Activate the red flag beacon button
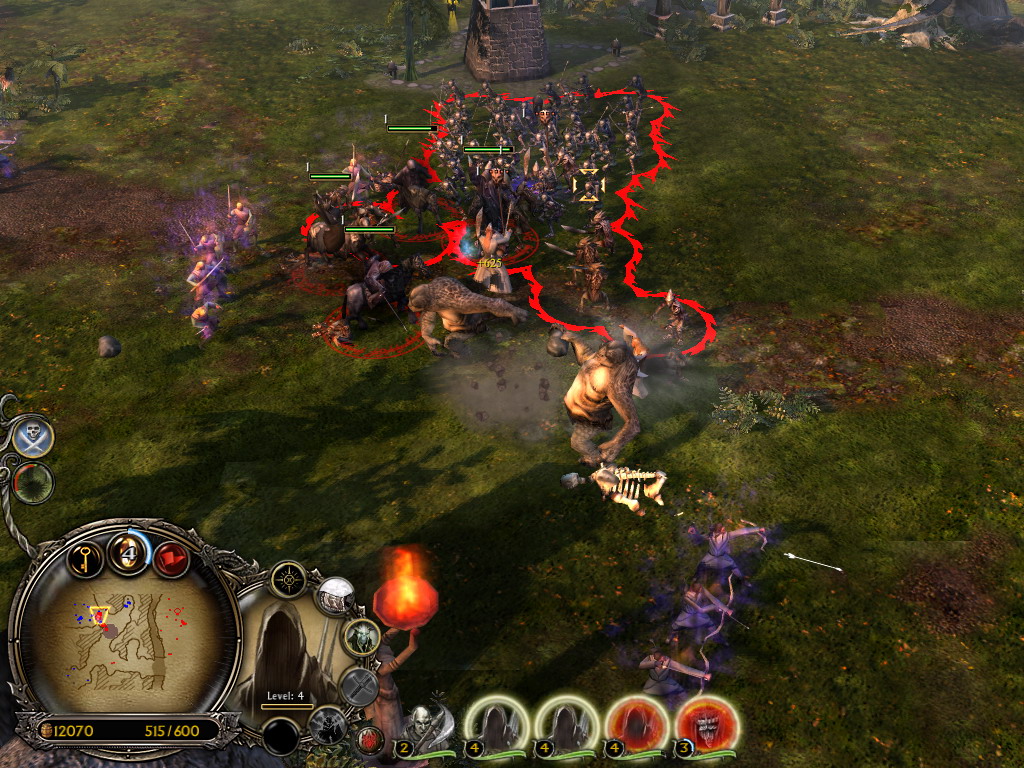This screenshot has width=1024, height=768. point(171,558)
